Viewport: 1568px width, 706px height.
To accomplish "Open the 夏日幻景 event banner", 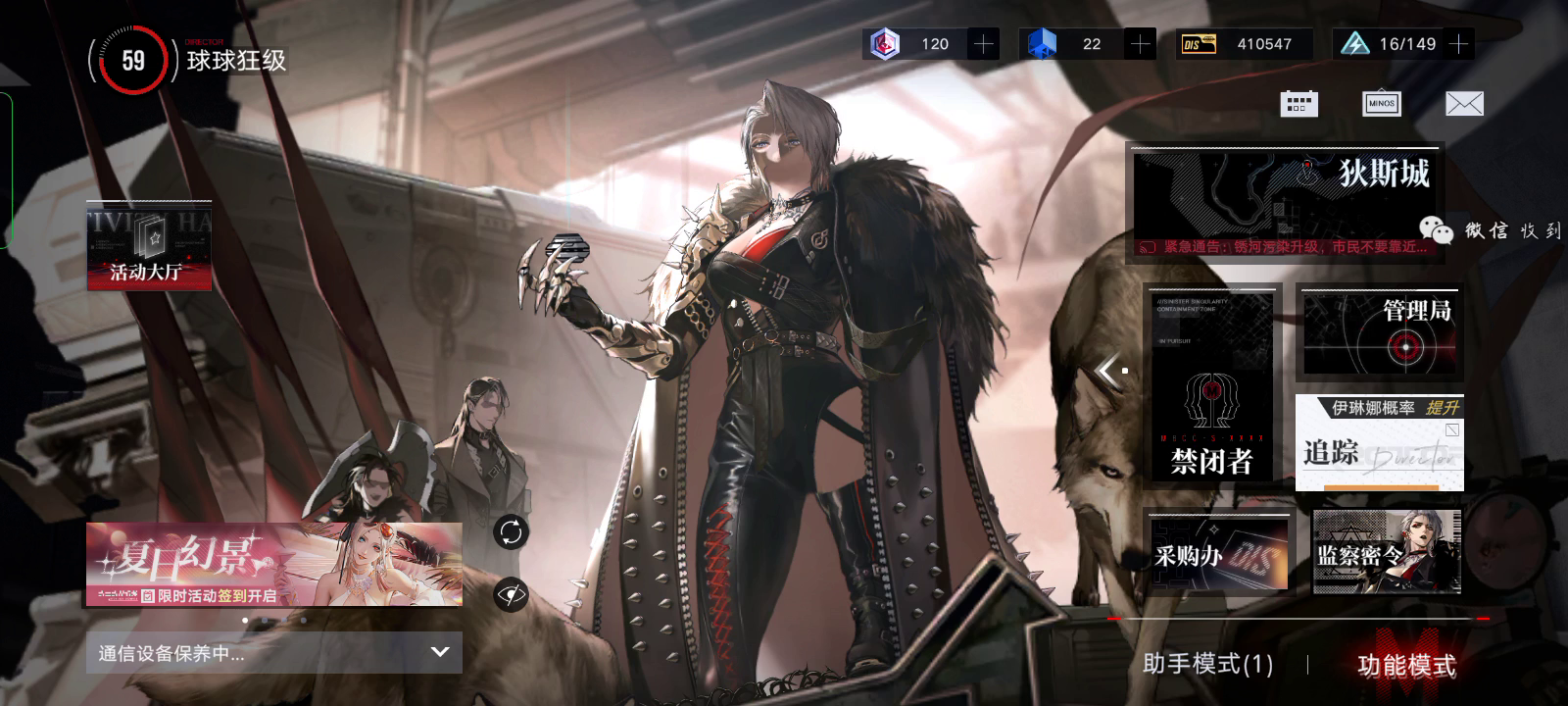I will pos(273,564).
